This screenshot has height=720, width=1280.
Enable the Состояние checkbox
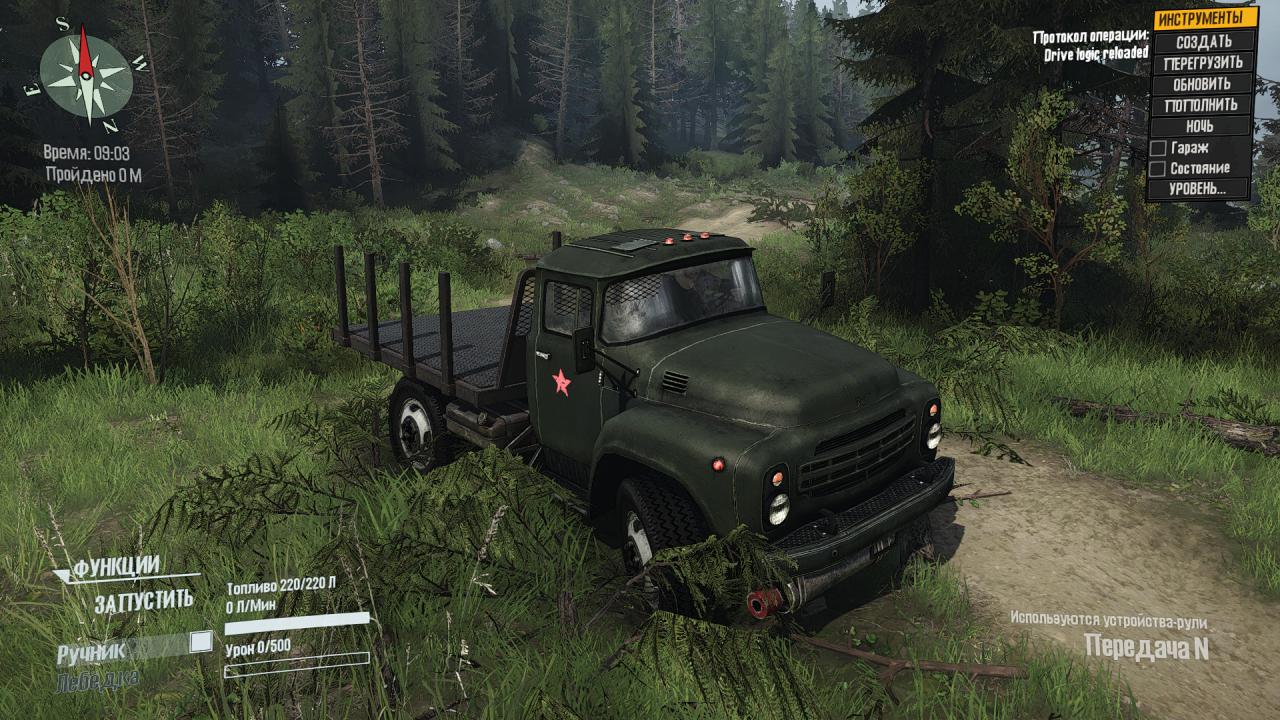tap(1158, 169)
